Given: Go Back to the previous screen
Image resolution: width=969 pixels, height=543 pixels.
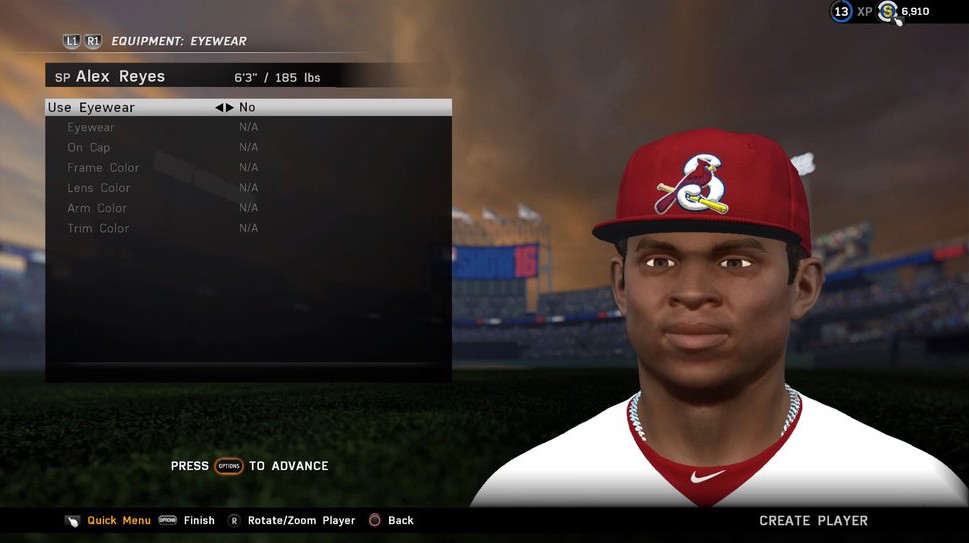Looking at the screenshot, I should click(x=400, y=520).
